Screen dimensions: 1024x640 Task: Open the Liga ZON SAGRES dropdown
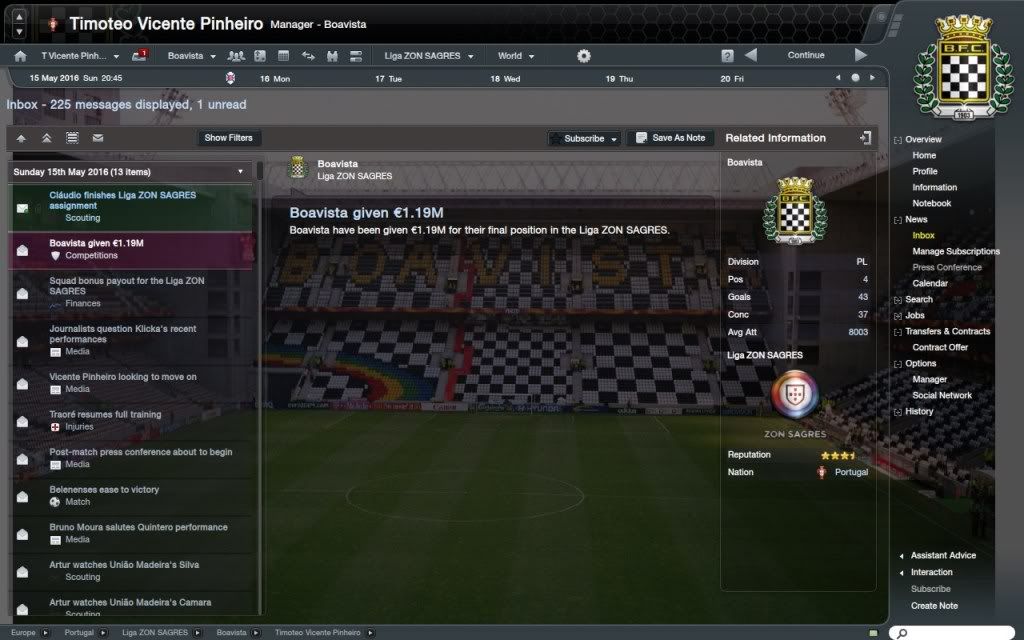pyautogui.click(x=430, y=56)
